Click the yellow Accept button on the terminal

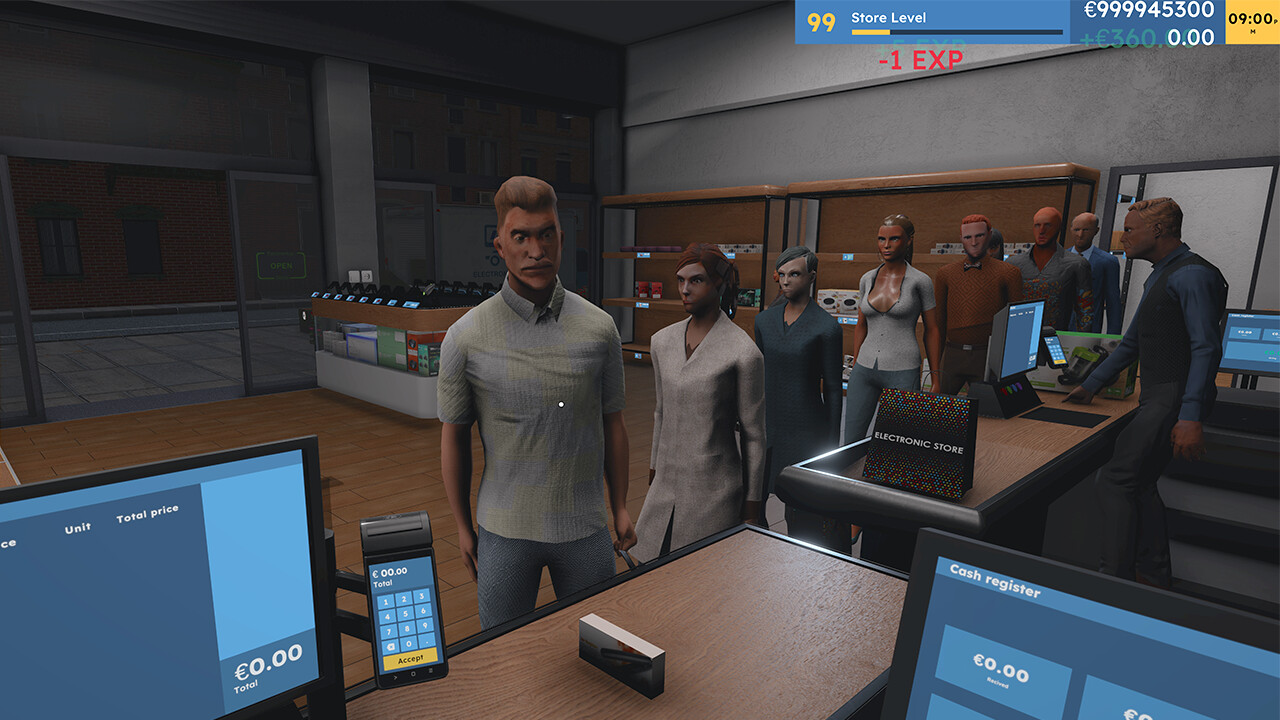[x=410, y=659]
